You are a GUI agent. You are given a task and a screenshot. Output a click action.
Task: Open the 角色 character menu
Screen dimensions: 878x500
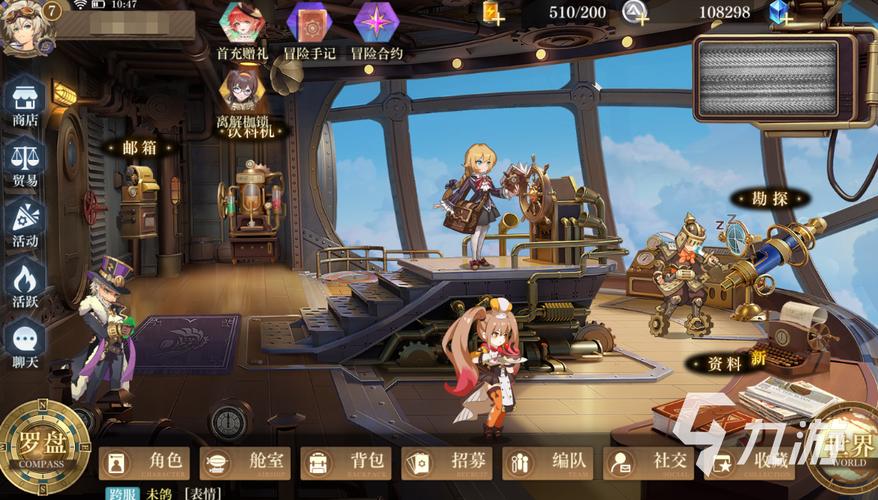point(145,462)
